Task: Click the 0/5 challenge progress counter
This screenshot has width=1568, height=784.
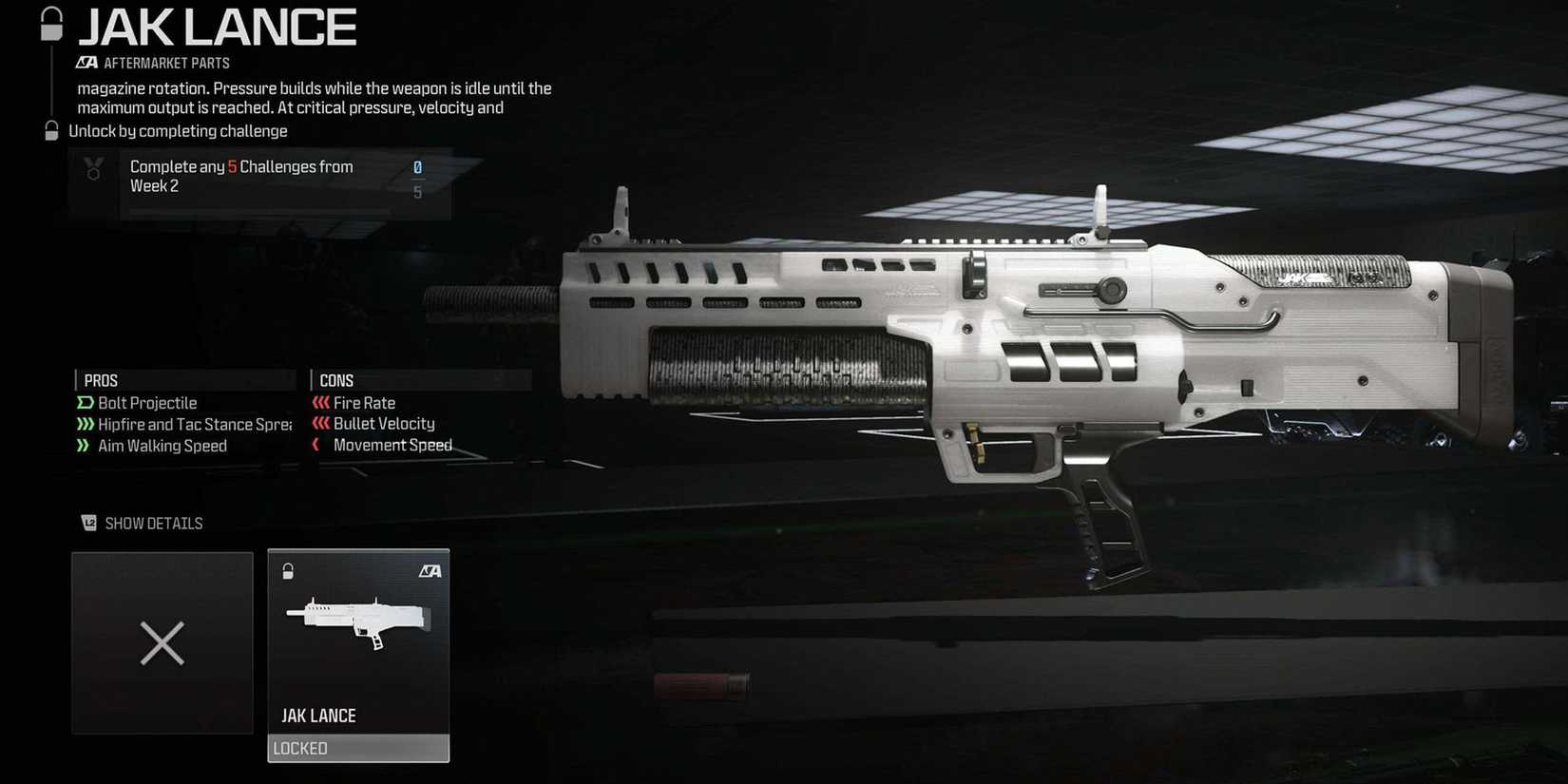Action: (x=416, y=179)
